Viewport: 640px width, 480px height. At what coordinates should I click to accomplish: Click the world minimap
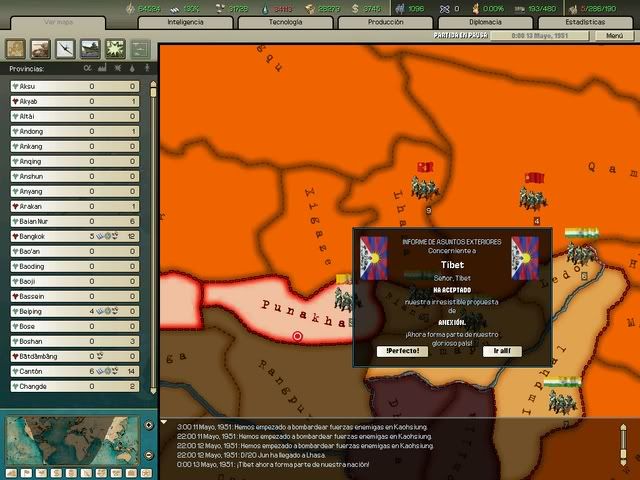74,440
